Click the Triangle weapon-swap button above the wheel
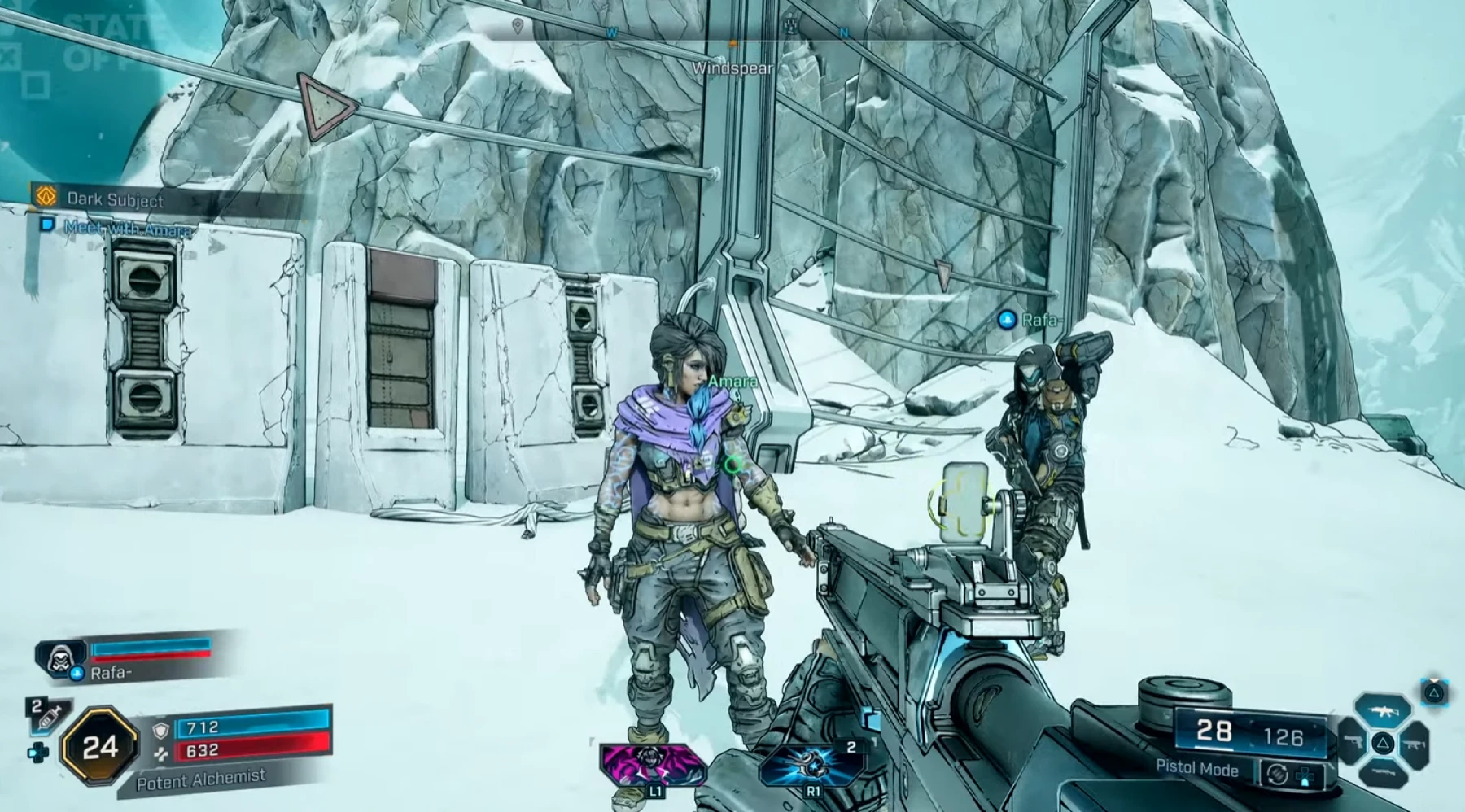 (1432, 692)
